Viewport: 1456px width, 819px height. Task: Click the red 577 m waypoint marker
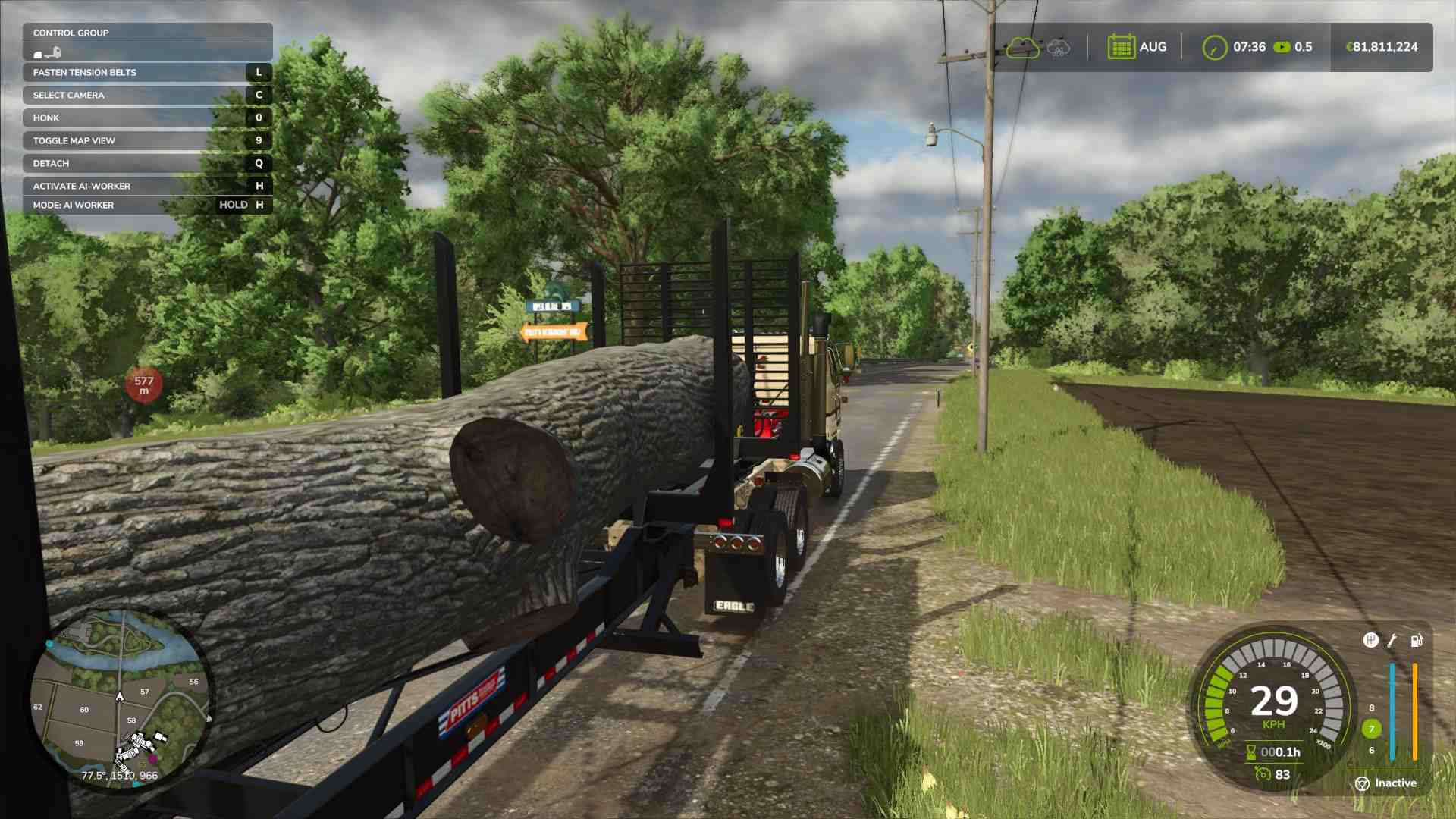pyautogui.click(x=144, y=384)
